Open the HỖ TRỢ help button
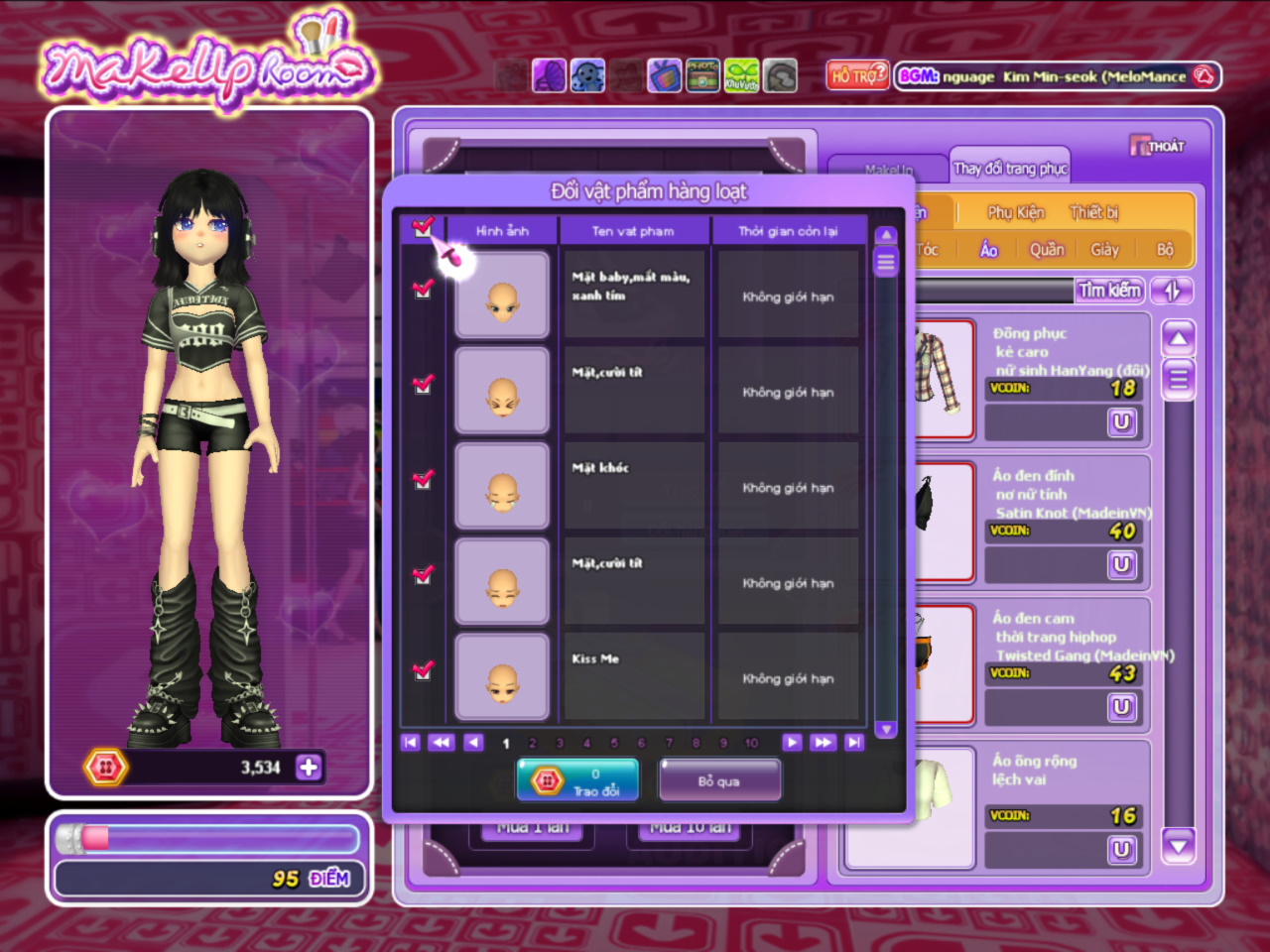Screen dimensions: 1270x952 (857, 76)
